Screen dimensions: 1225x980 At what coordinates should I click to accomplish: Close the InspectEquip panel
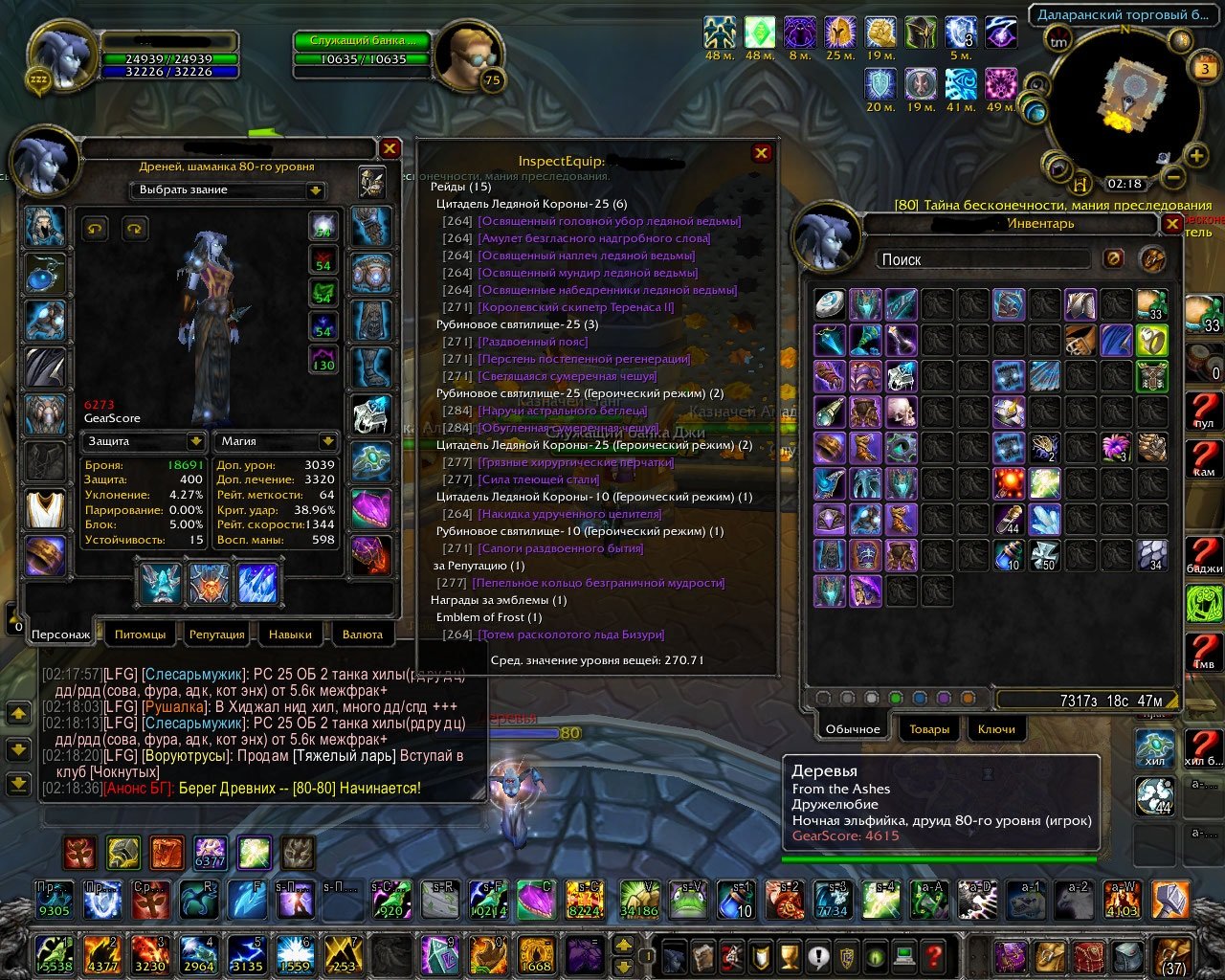[762, 153]
